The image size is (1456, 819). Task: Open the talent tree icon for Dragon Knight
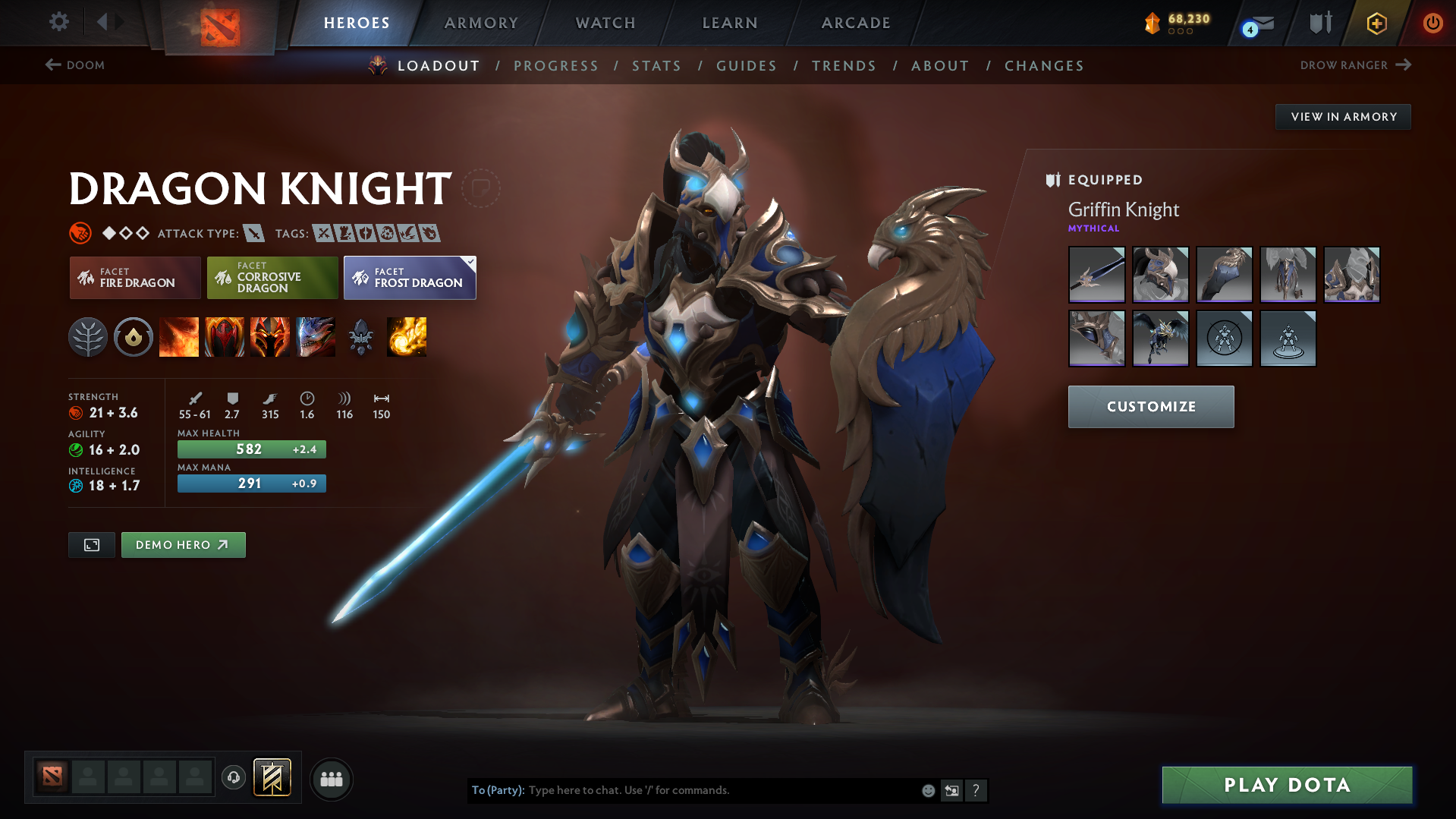[88, 338]
